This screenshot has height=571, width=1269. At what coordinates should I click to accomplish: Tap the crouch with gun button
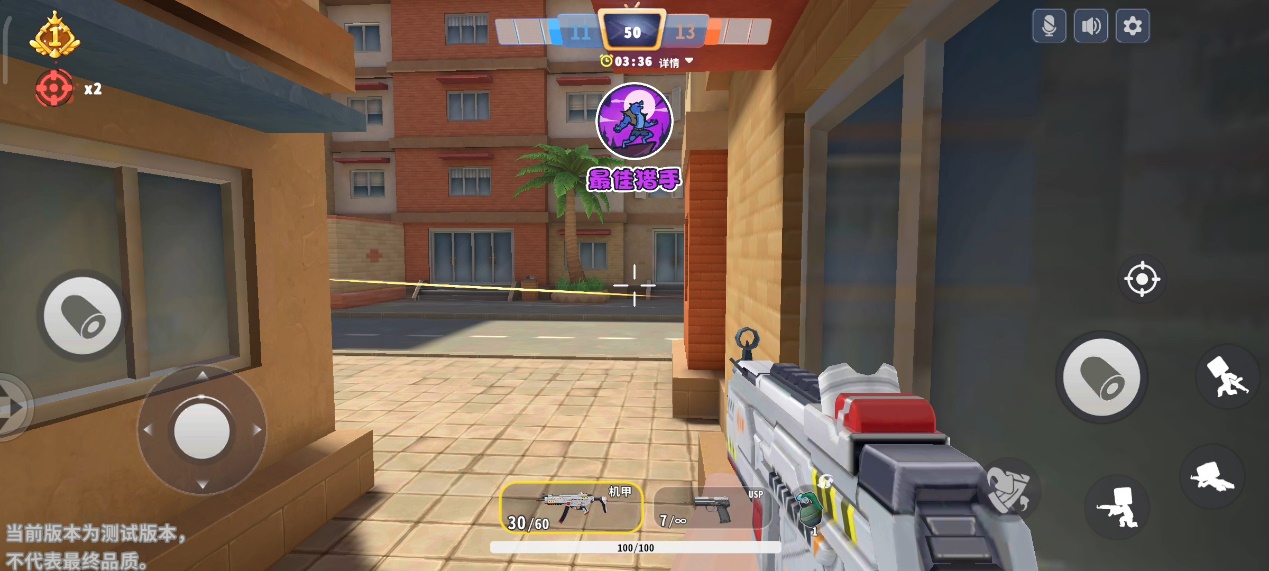pos(1116,507)
